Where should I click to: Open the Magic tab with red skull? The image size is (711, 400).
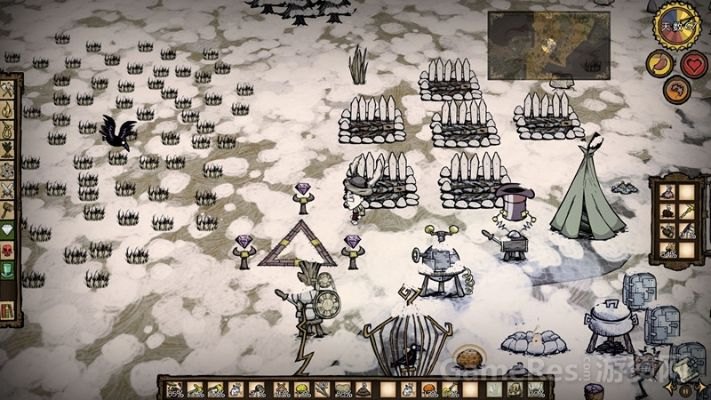tap(8, 249)
